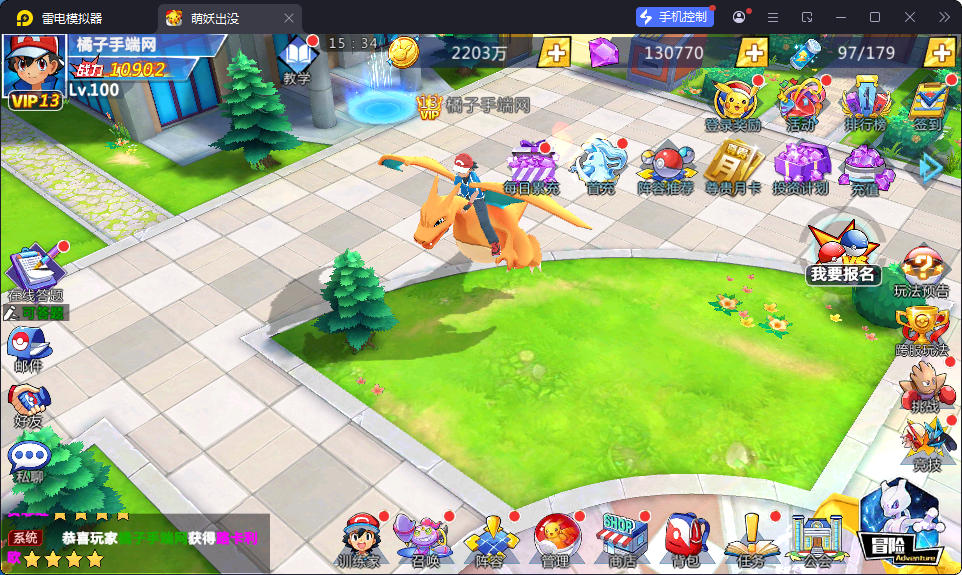Image resolution: width=962 pixels, height=575 pixels.
Task: Open the 玩法预告 gameplay preview icon
Action: (921, 271)
